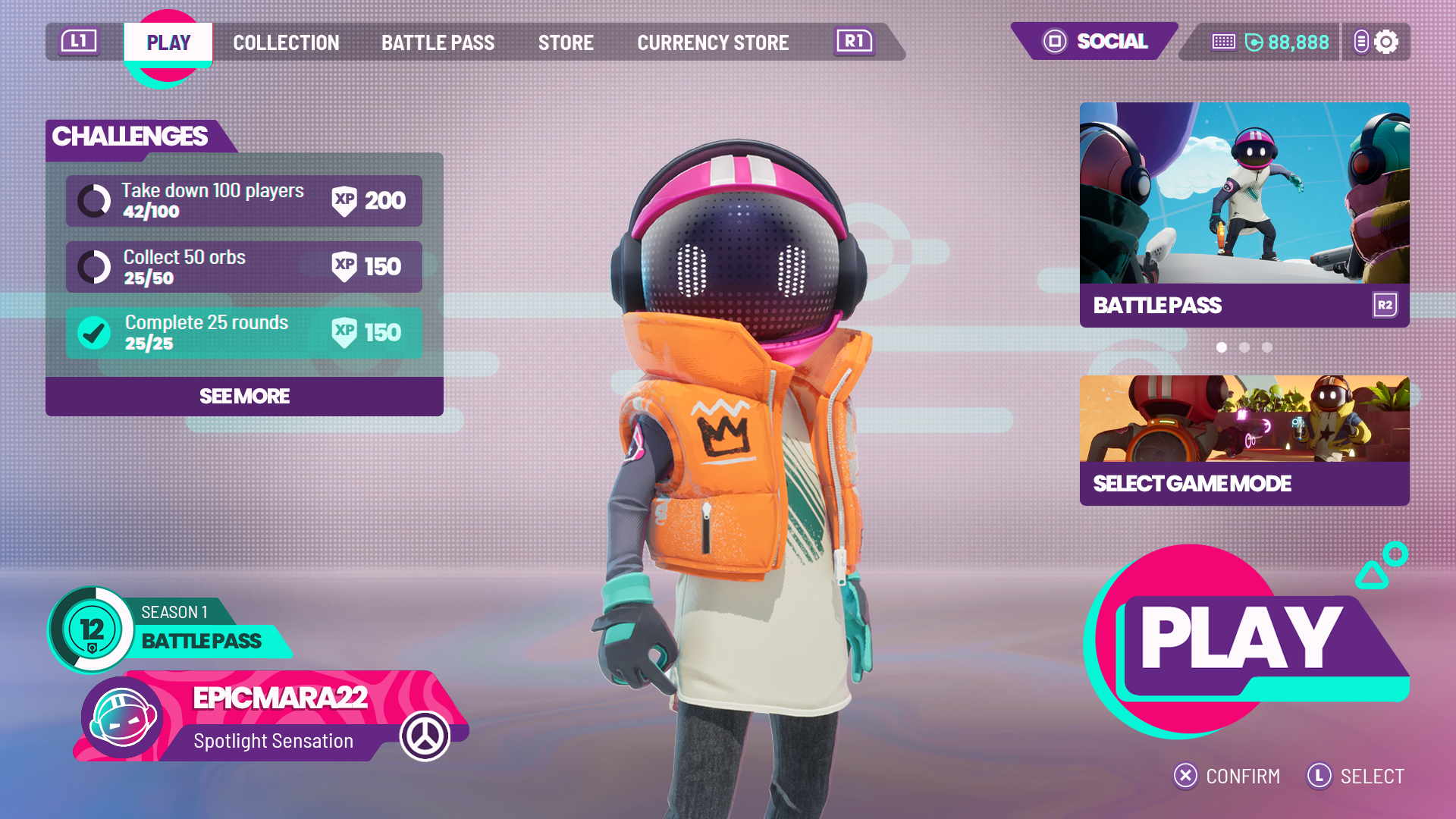Screen dimensions: 1456x819
Task: Go to the Store tab
Action: point(566,42)
